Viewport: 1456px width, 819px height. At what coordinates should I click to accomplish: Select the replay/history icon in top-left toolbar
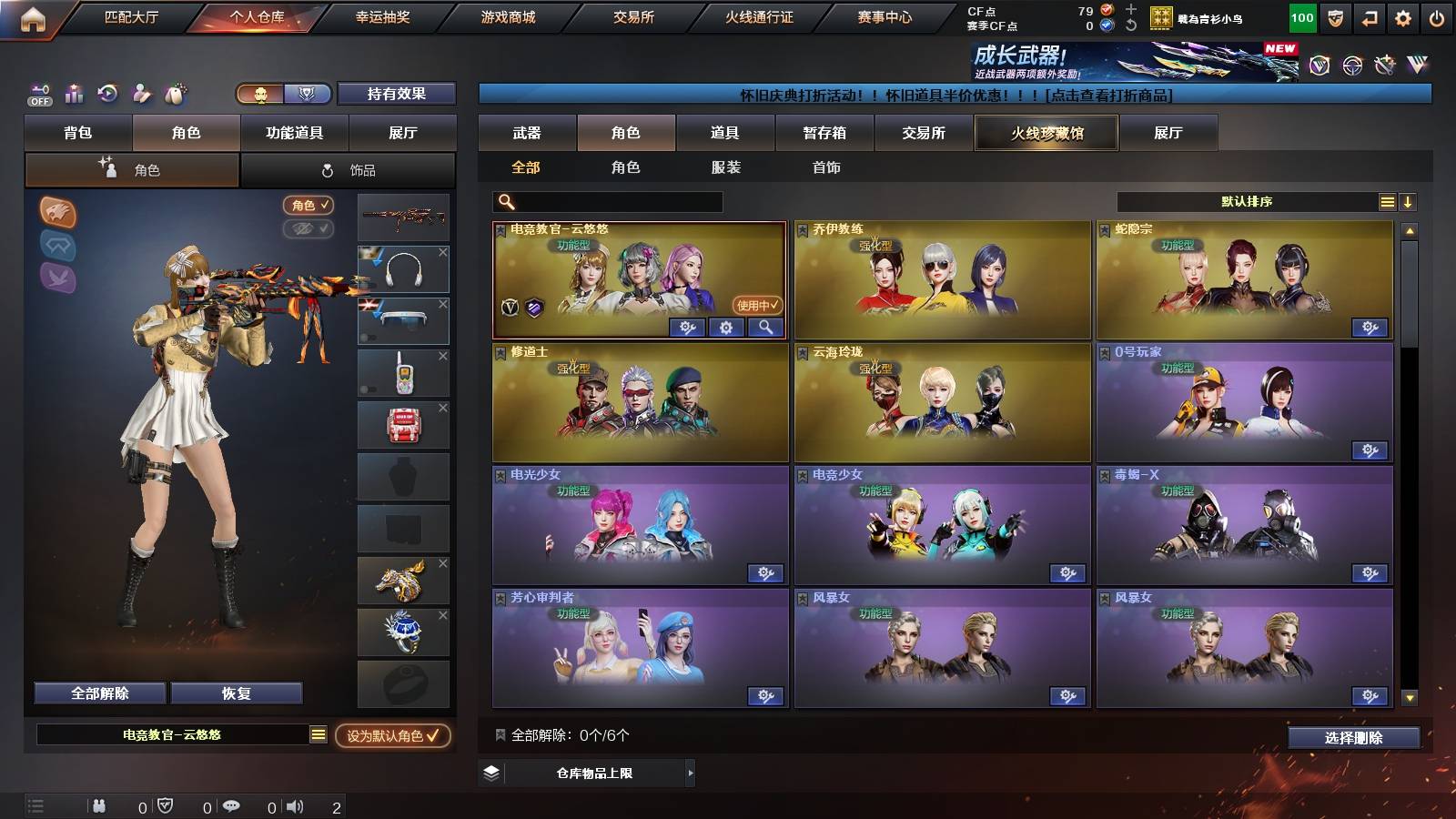[x=107, y=95]
